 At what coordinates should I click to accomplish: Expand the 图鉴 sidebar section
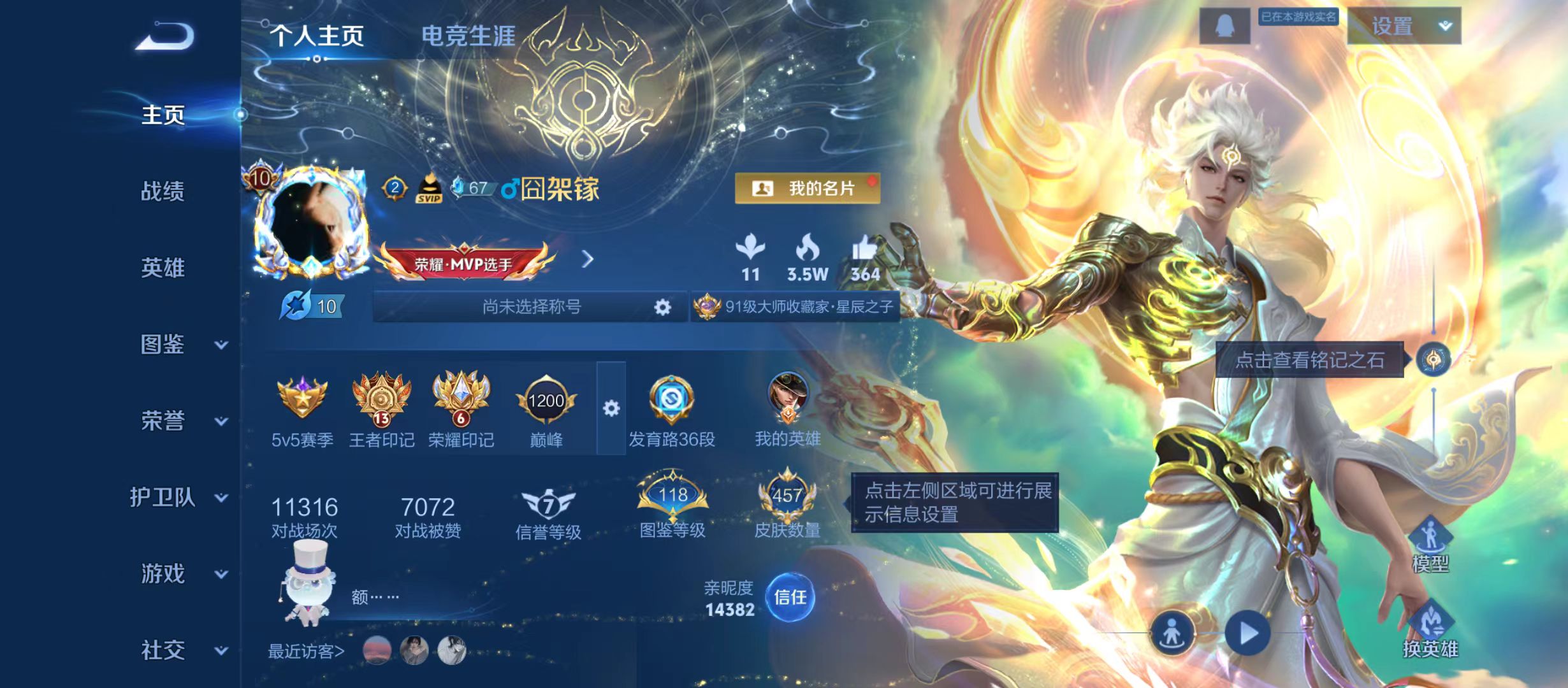coord(163,345)
